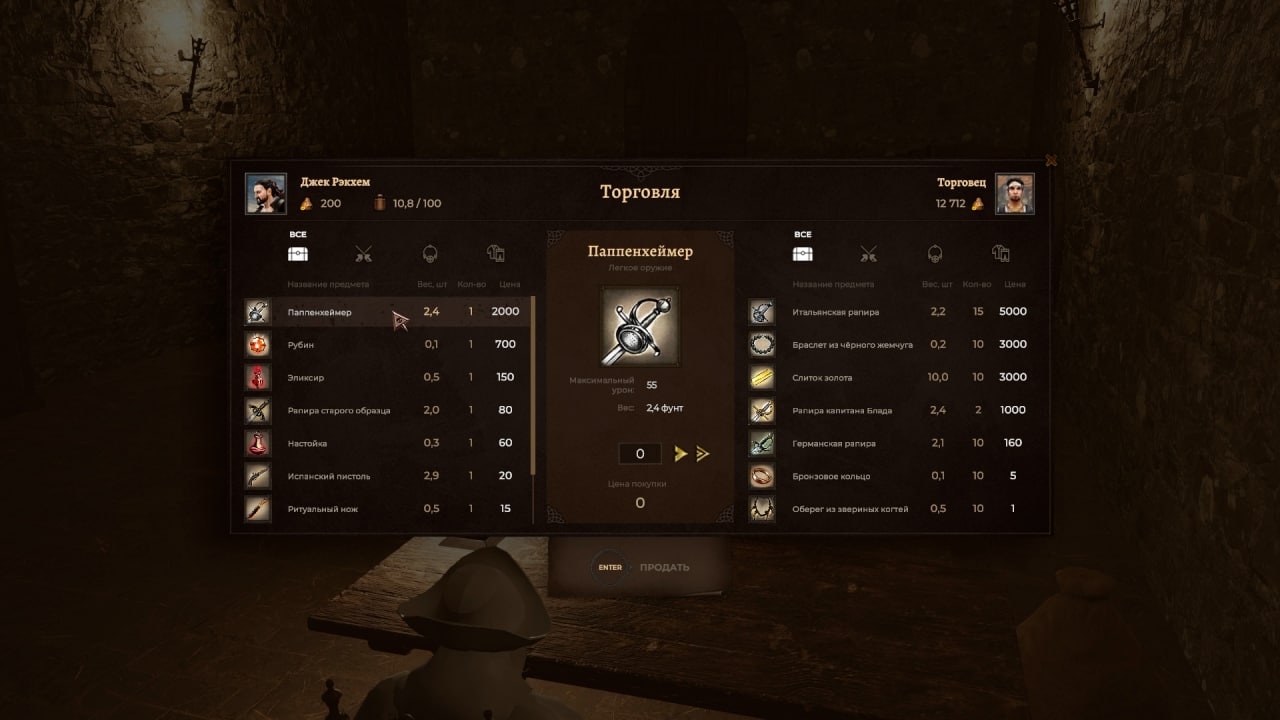Close the Торговля trade window
The width and height of the screenshot is (1280, 720).
(1051, 160)
